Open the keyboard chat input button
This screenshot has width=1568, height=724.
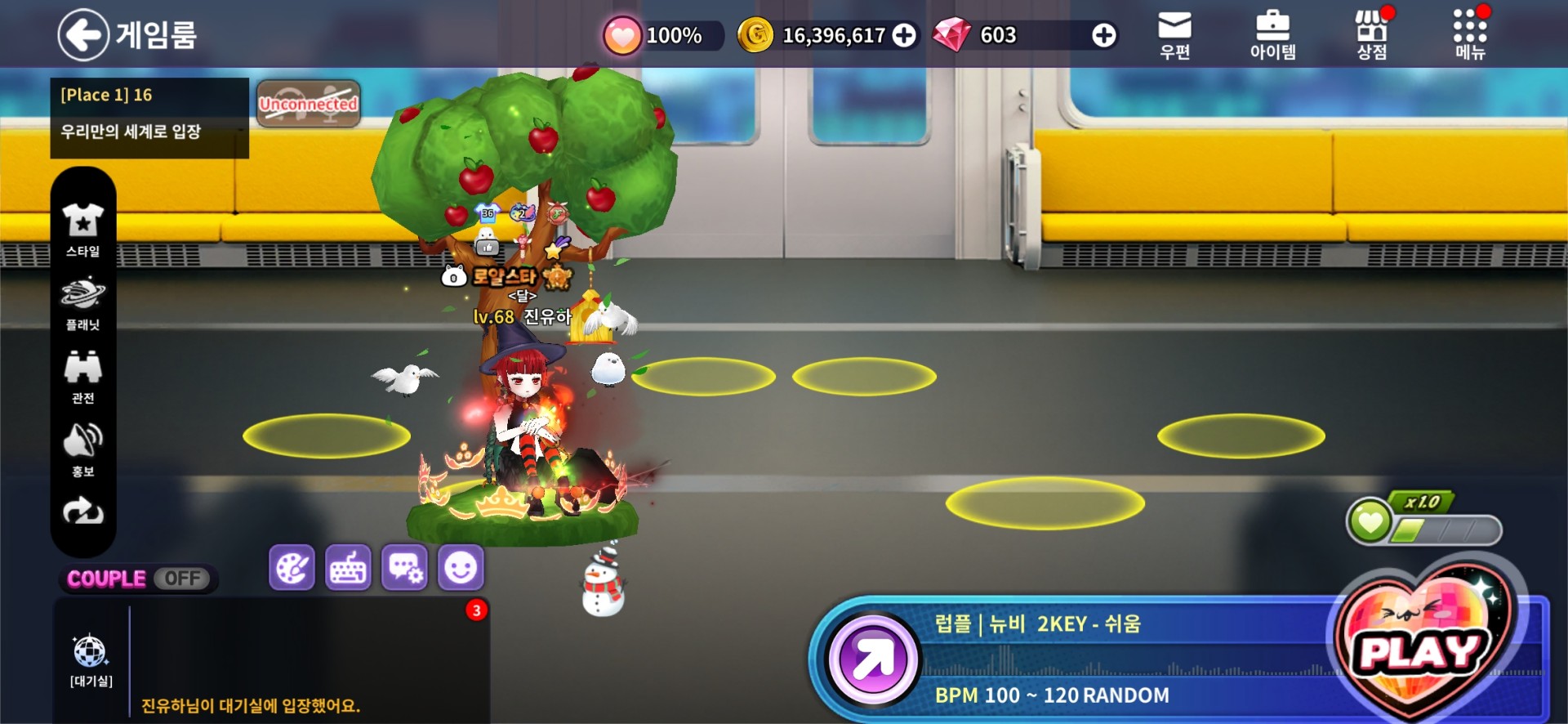click(x=348, y=568)
